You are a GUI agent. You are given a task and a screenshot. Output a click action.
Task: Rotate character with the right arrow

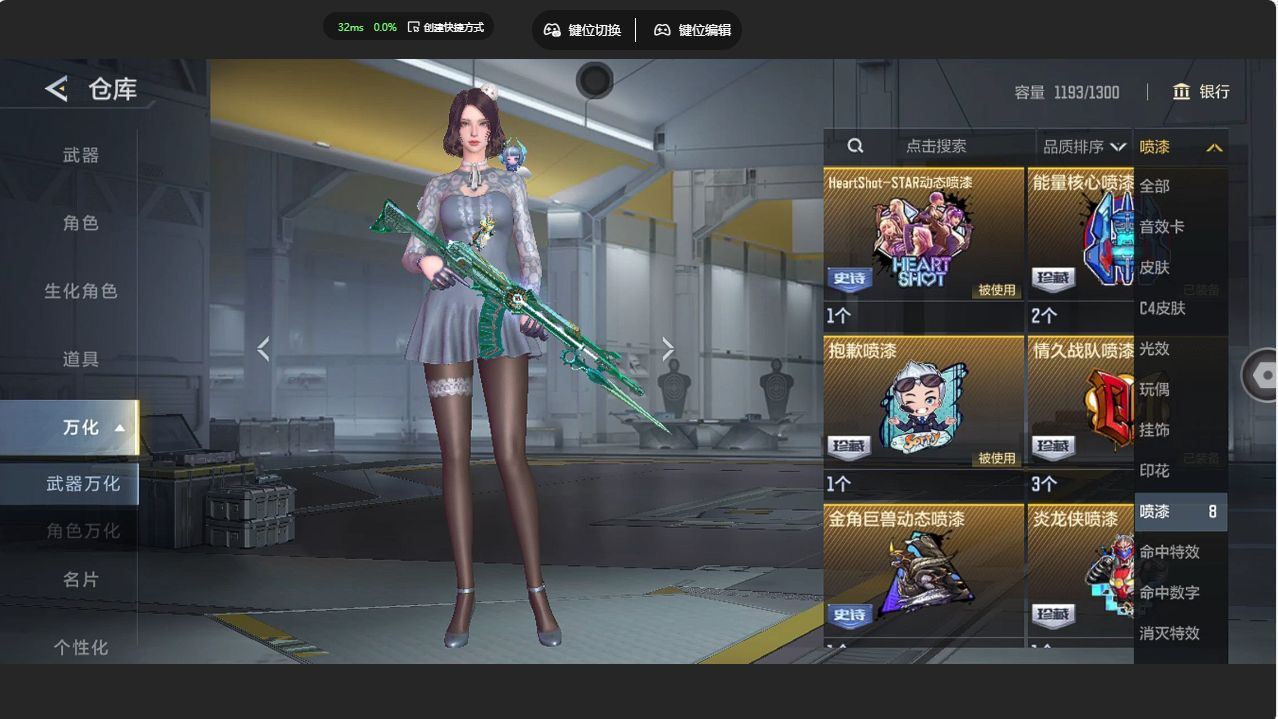coord(668,348)
